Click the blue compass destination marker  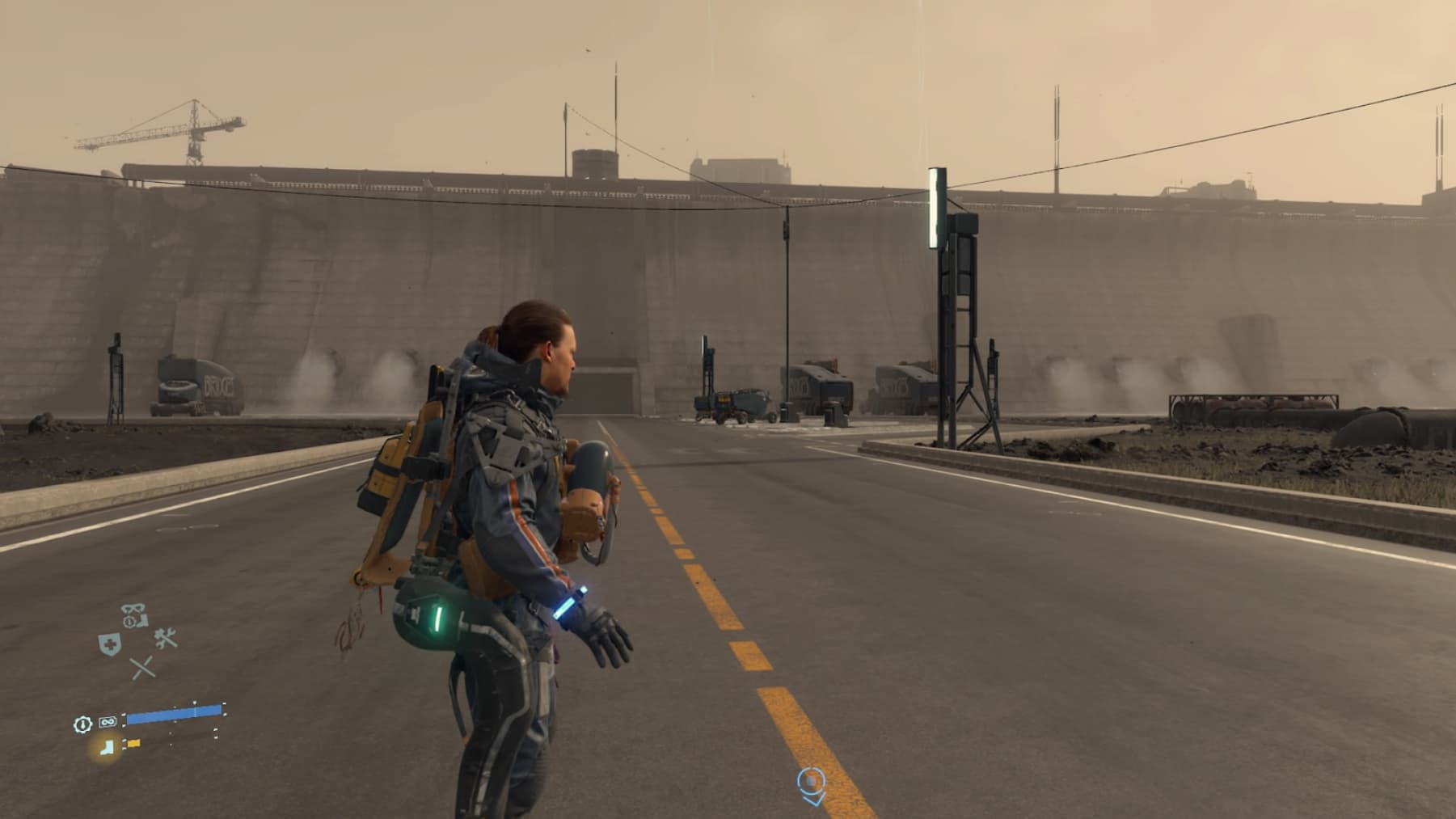811,785
